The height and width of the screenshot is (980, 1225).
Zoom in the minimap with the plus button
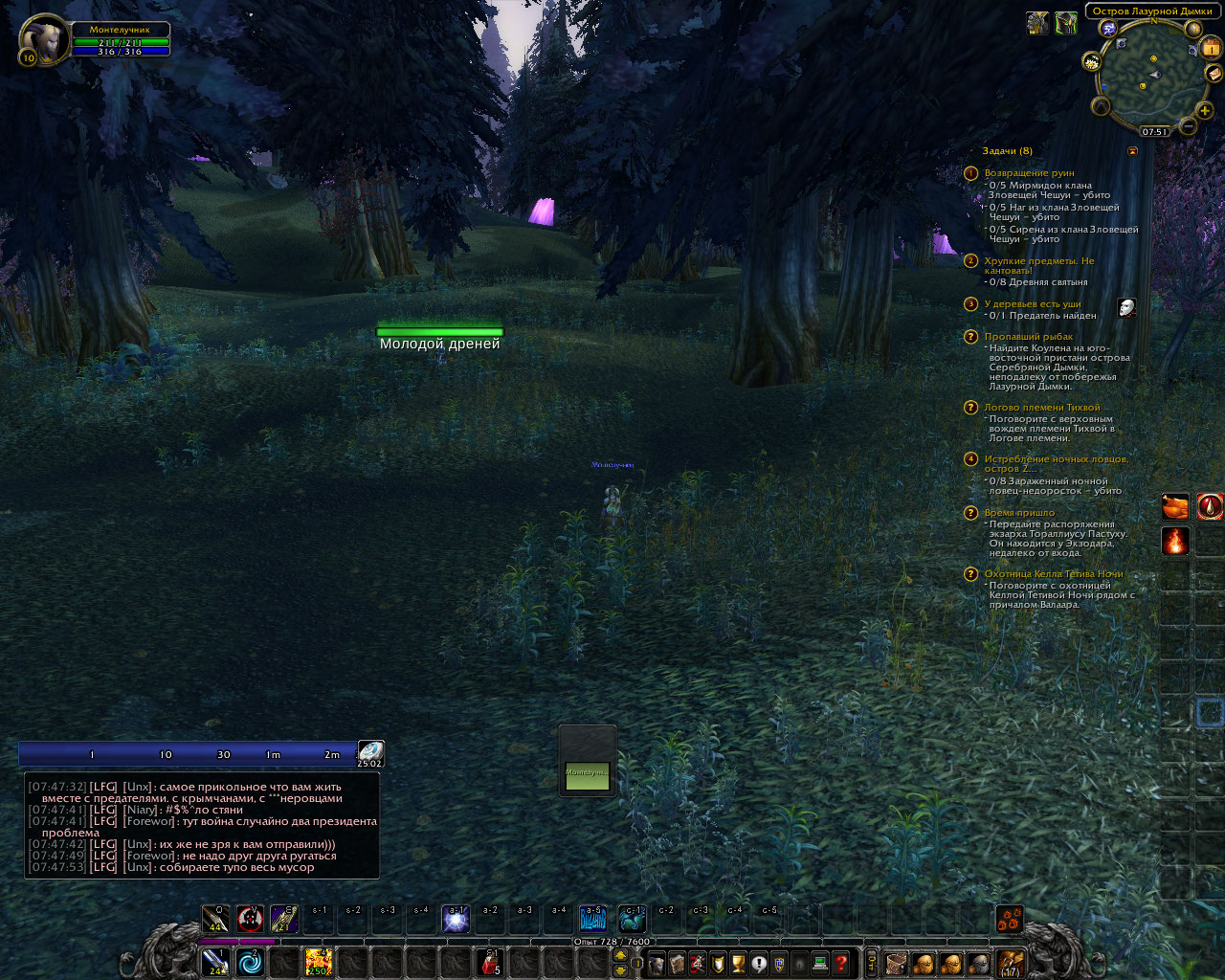pyautogui.click(x=1204, y=111)
